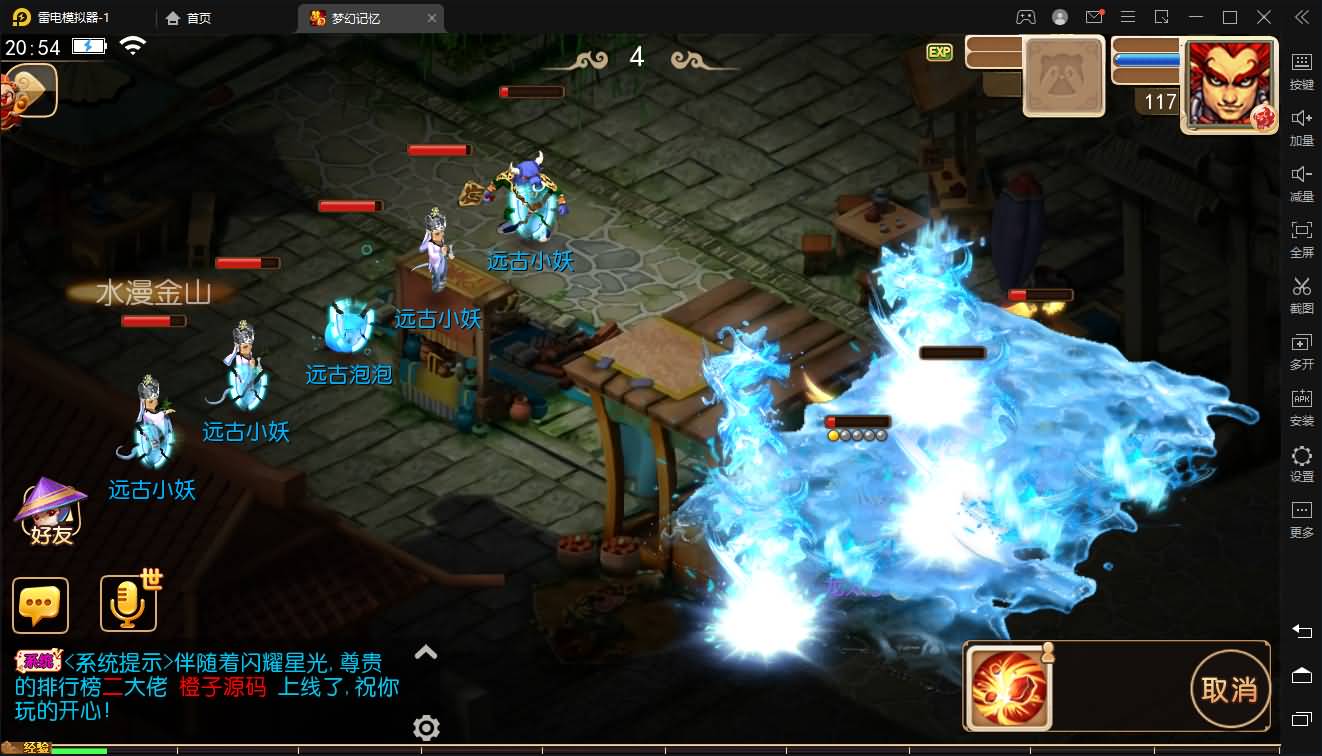Activate the world voice microphone
This screenshot has height=756, width=1322.
[129, 603]
